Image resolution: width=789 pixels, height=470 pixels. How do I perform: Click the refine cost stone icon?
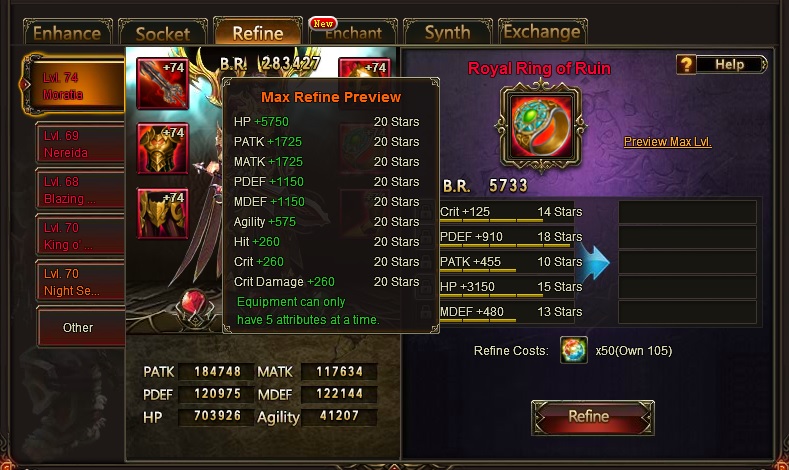tap(574, 351)
